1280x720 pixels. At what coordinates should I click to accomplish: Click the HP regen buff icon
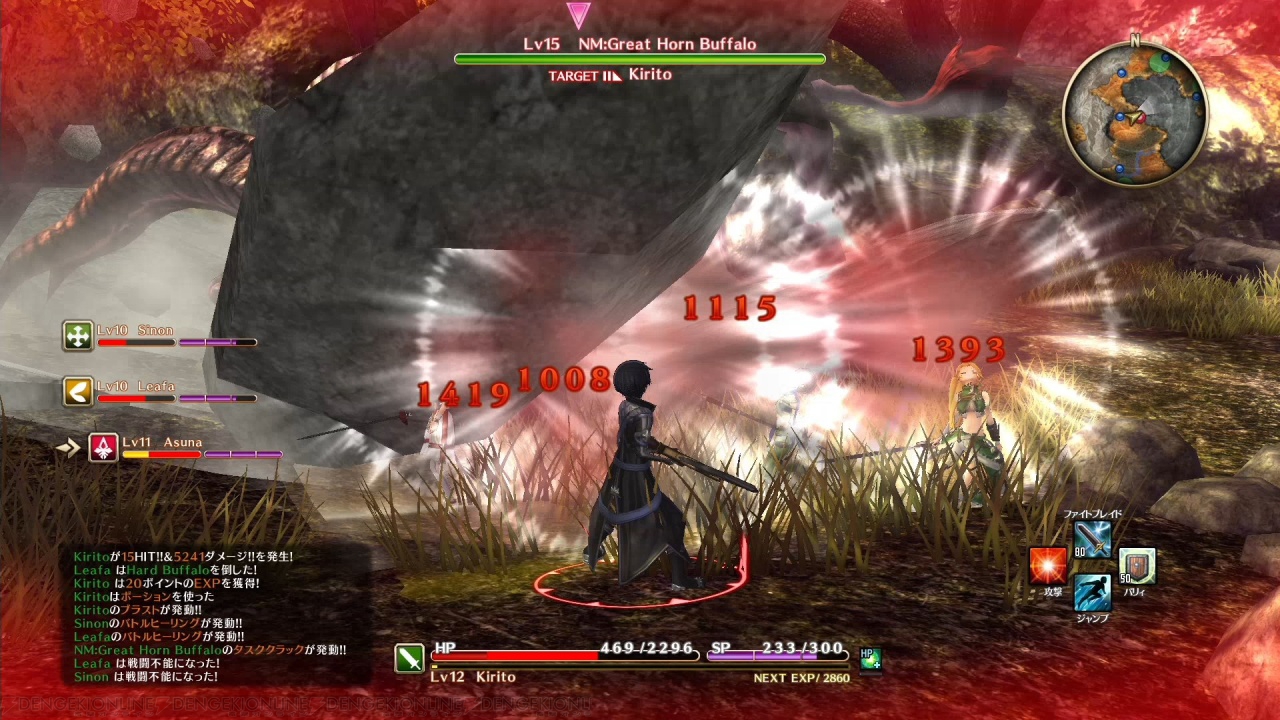tap(870, 659)
